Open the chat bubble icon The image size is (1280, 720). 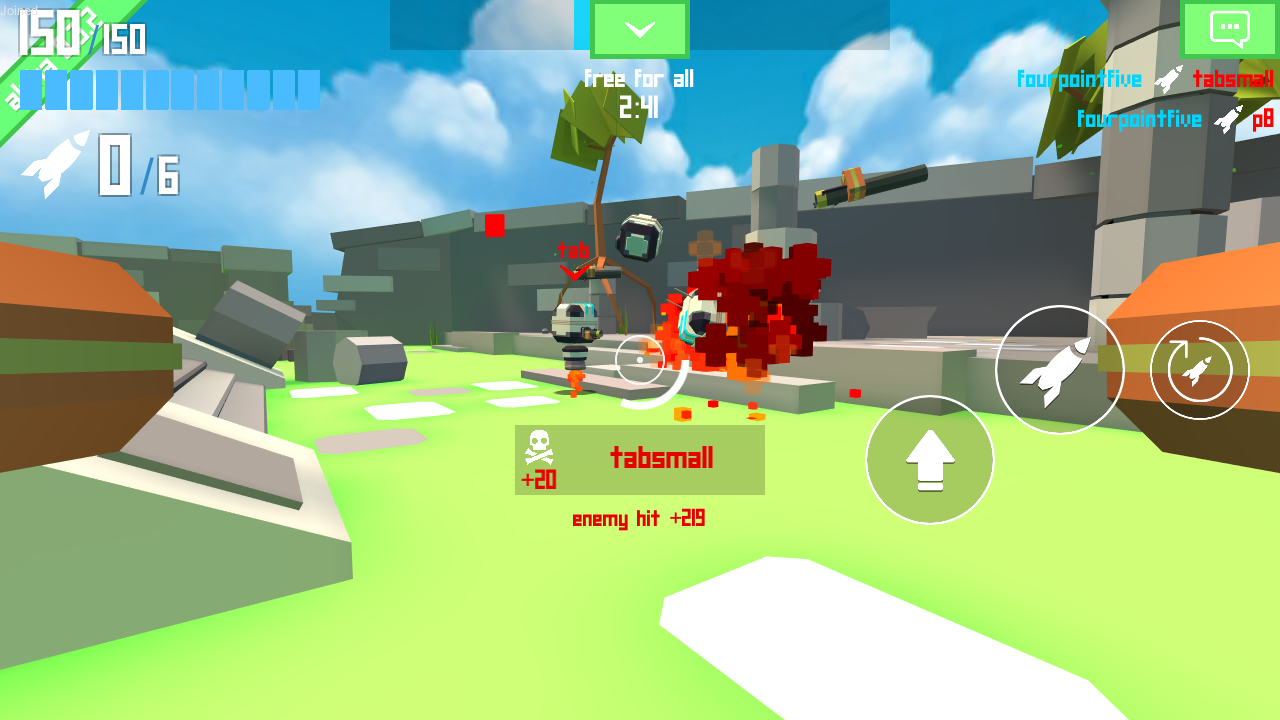tap(1229, 29)
